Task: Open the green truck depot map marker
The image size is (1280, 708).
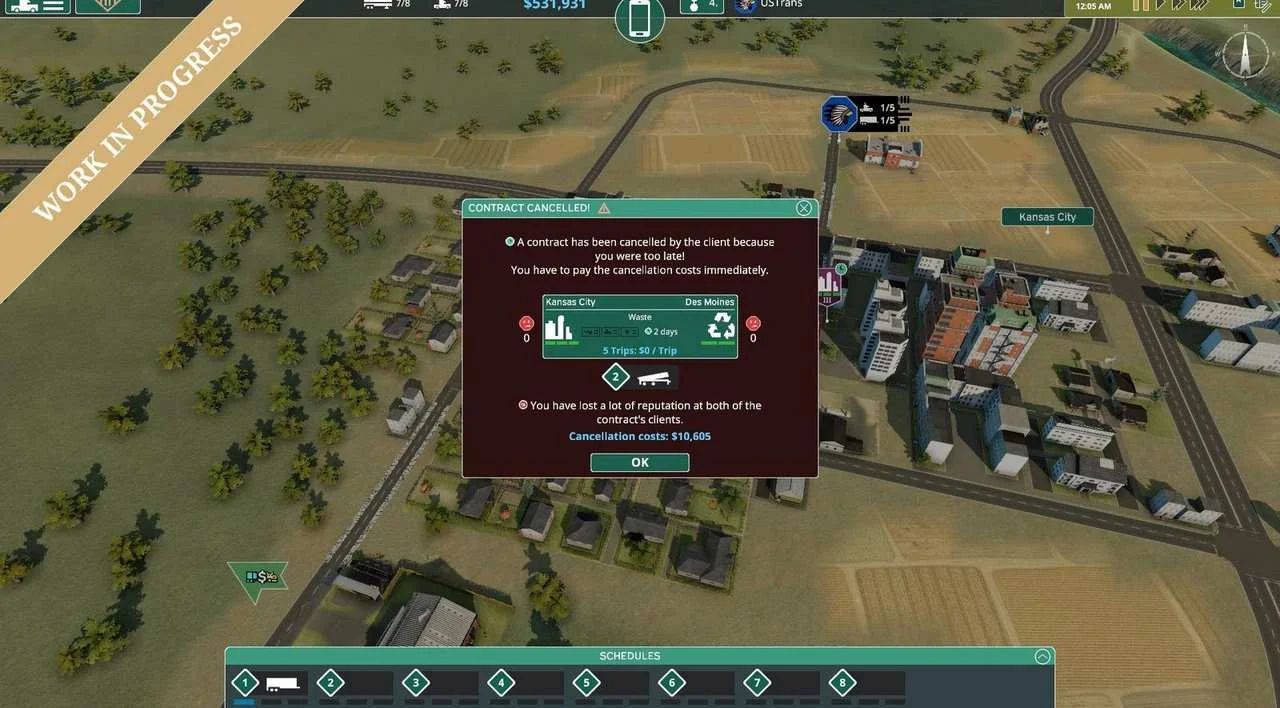Action: tap(258, 577)
